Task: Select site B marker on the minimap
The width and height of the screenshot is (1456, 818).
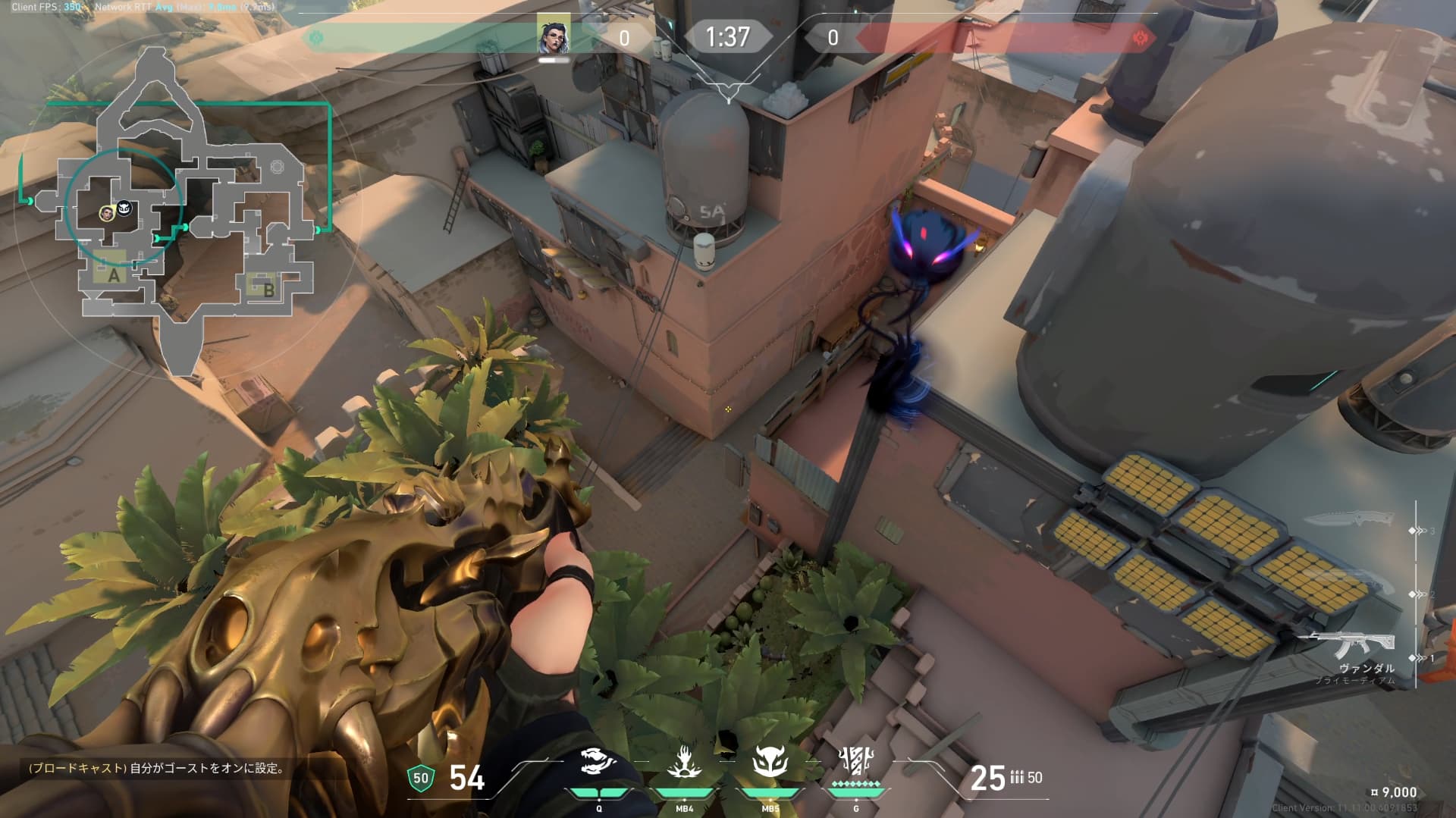Action: (268, 289)
